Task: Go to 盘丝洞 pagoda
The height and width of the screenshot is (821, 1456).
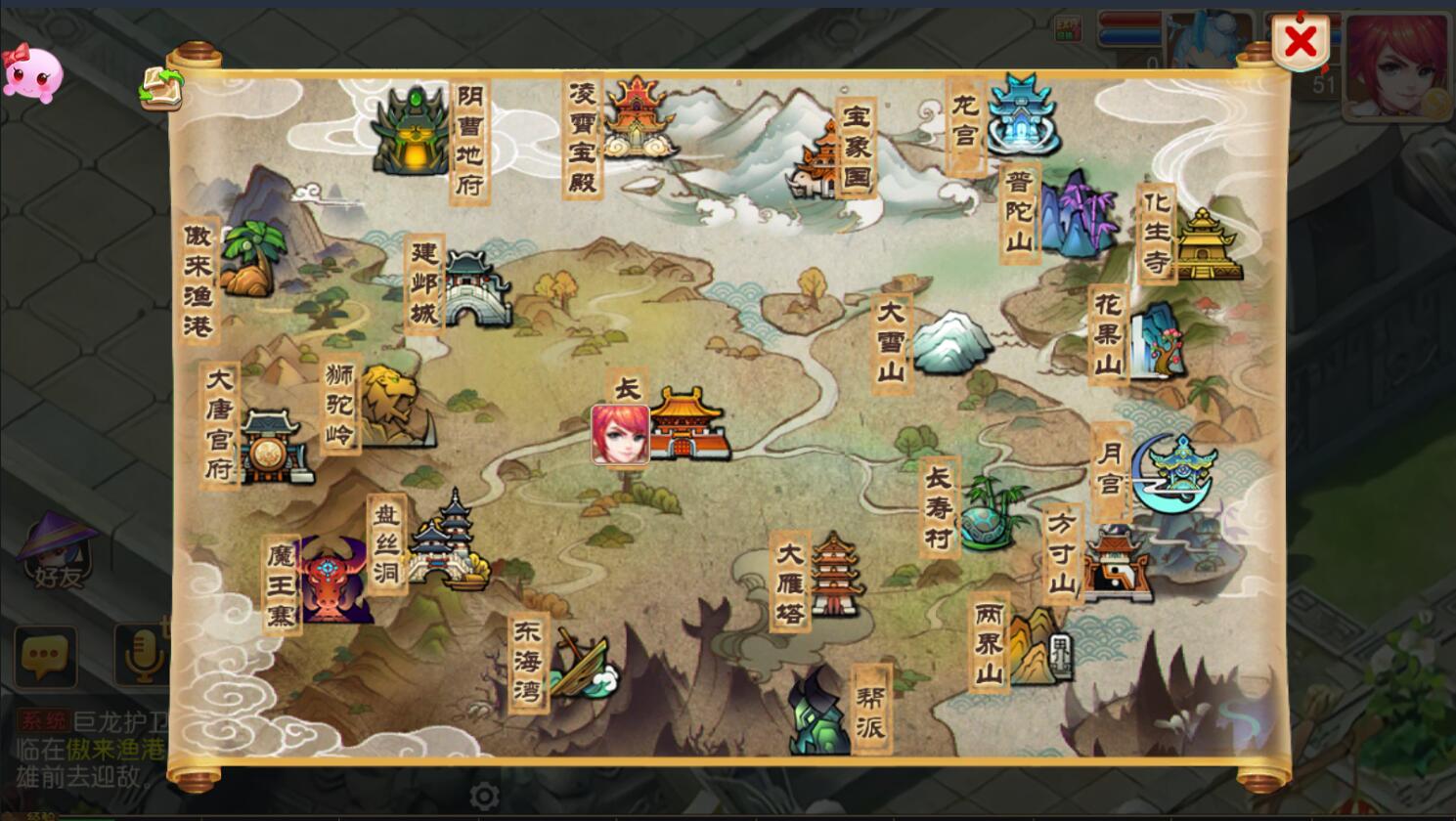Action: (447, 542)
